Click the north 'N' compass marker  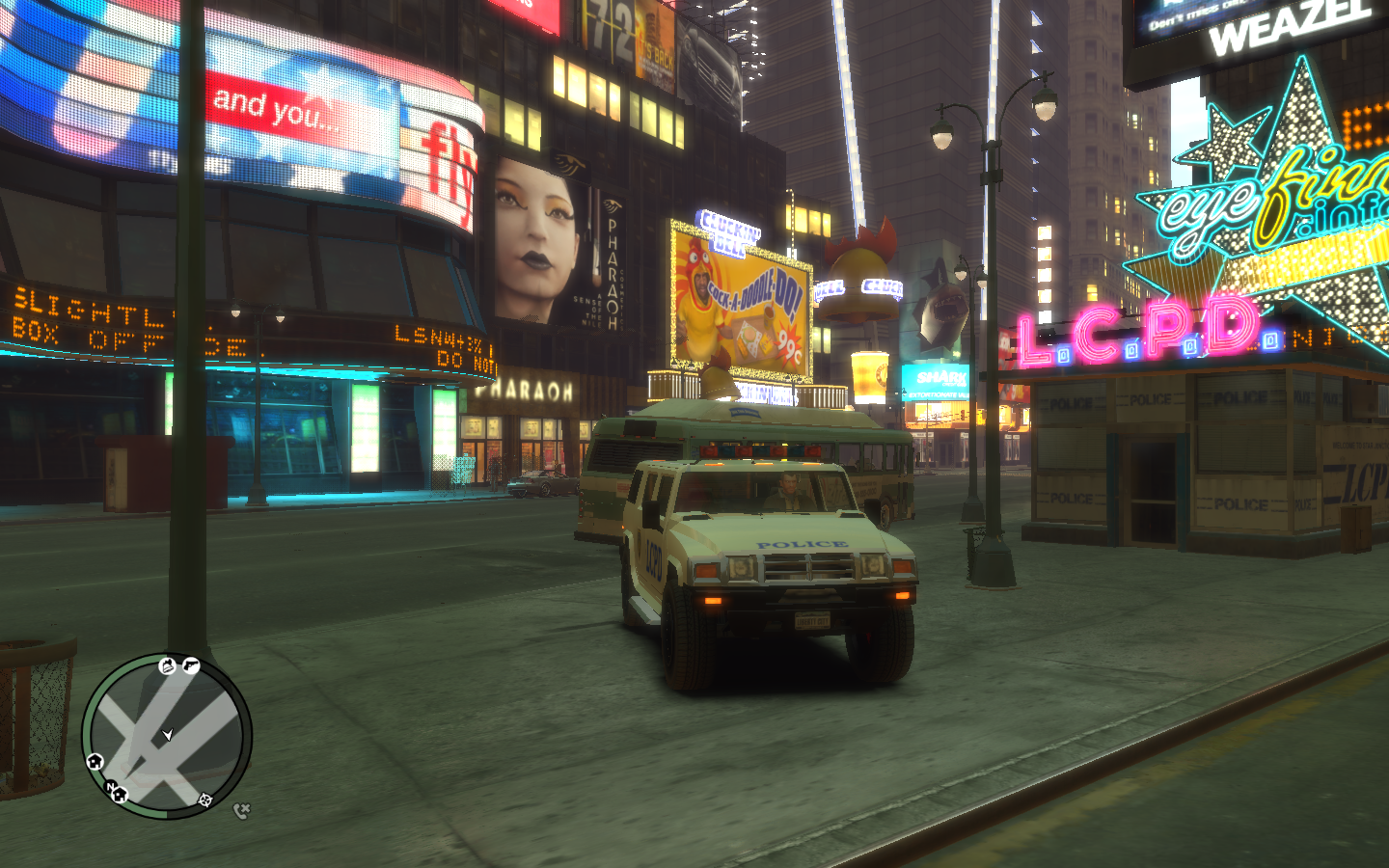pos(110,787)
